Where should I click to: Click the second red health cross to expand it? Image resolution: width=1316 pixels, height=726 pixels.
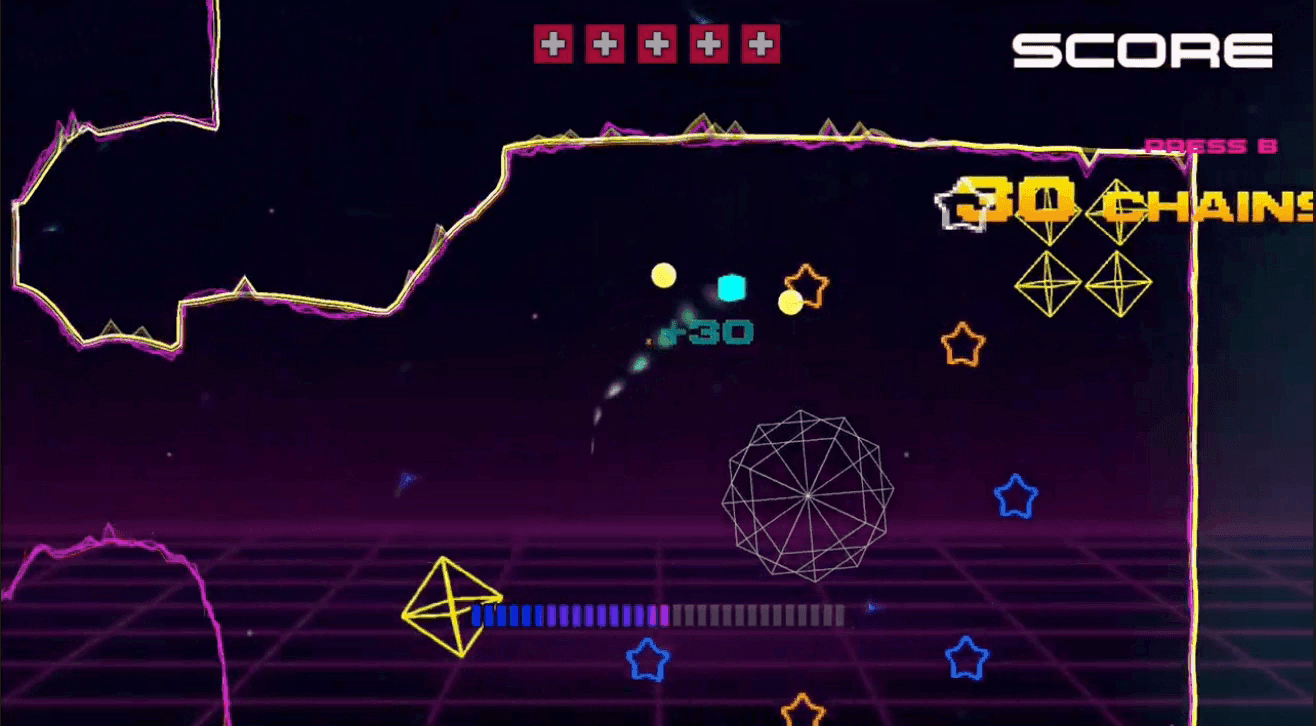[x=606, y=43]
